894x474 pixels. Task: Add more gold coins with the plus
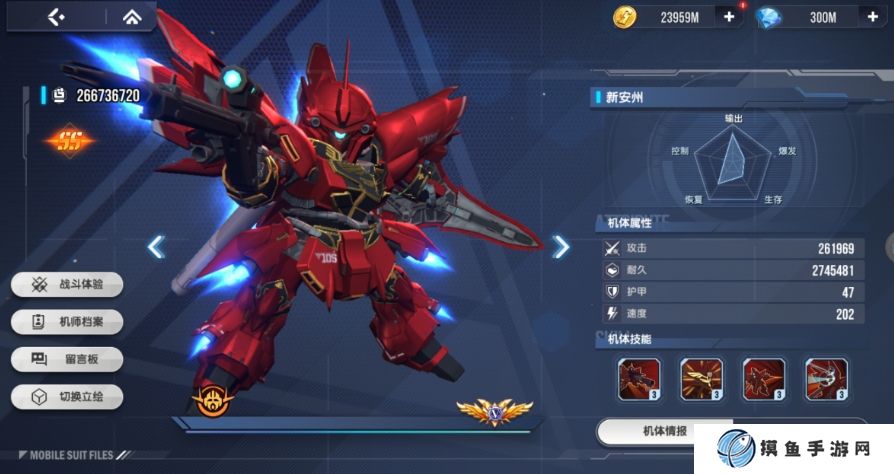point(727,16)
